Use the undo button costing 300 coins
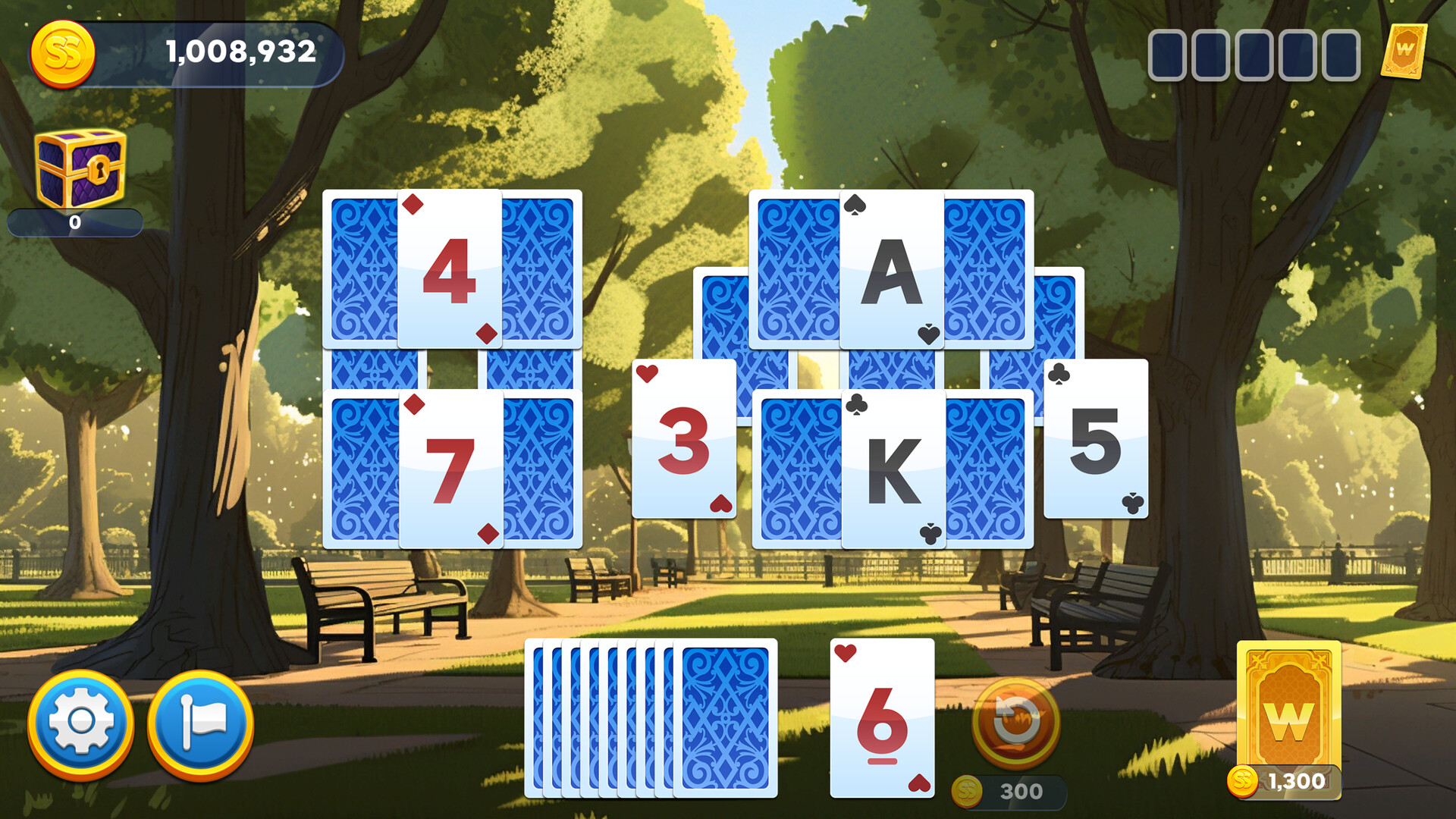1456x819 pixels. coord(1017,723)
